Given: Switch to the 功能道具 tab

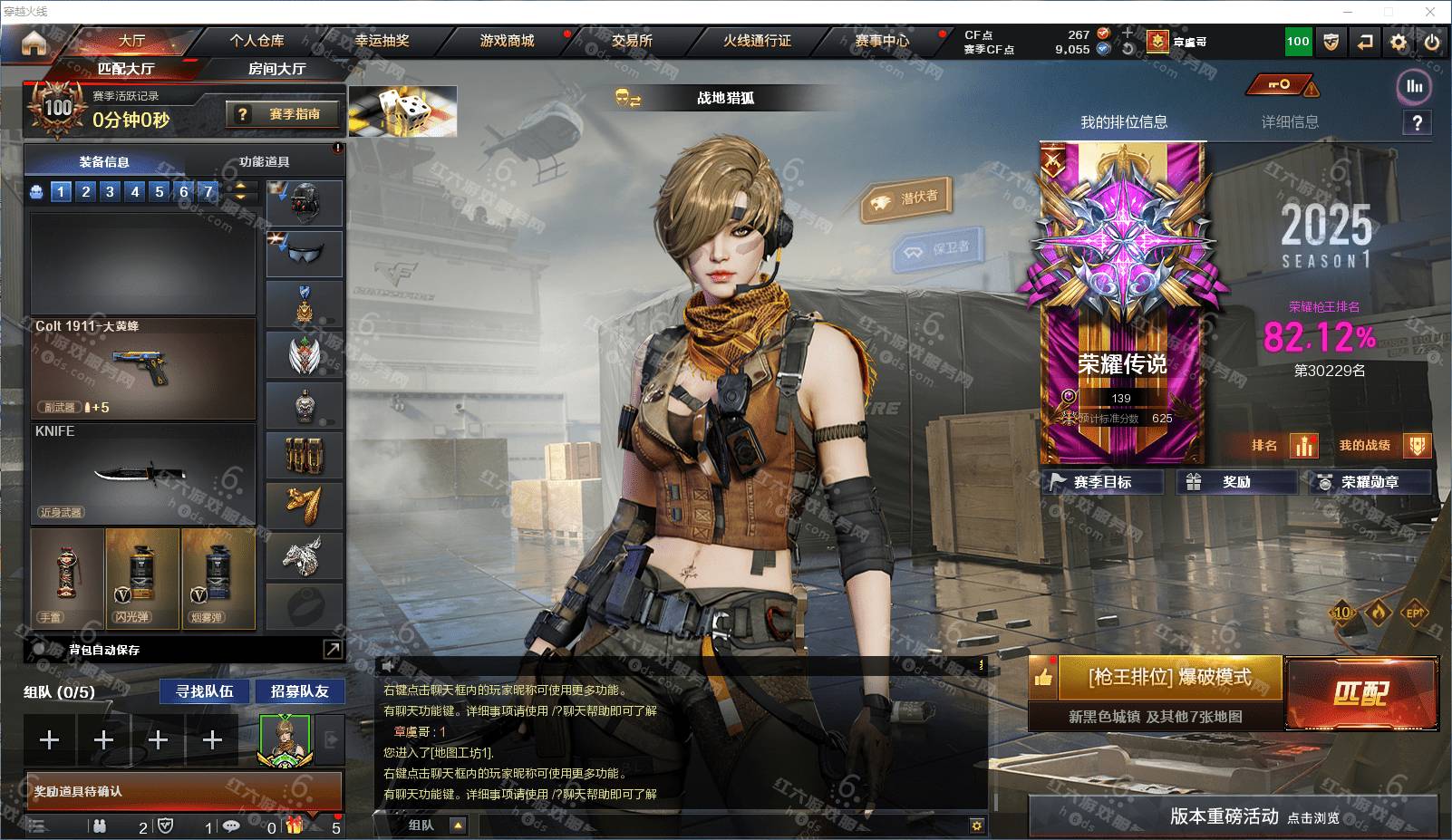Looking at the screenshot, I should pyautogui.click(x=265, y=162).
